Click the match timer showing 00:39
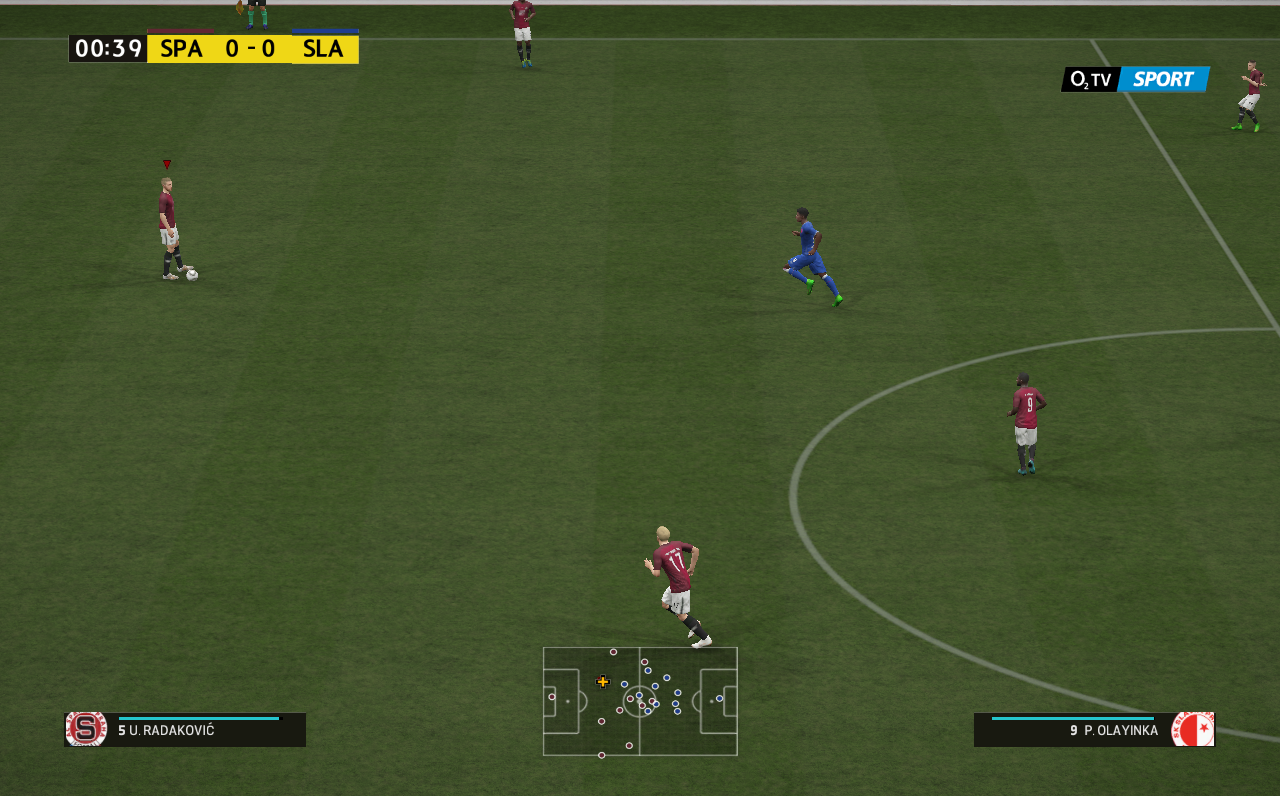The image size is (1280, 796). pyautogui.click(x=108, y=47)
